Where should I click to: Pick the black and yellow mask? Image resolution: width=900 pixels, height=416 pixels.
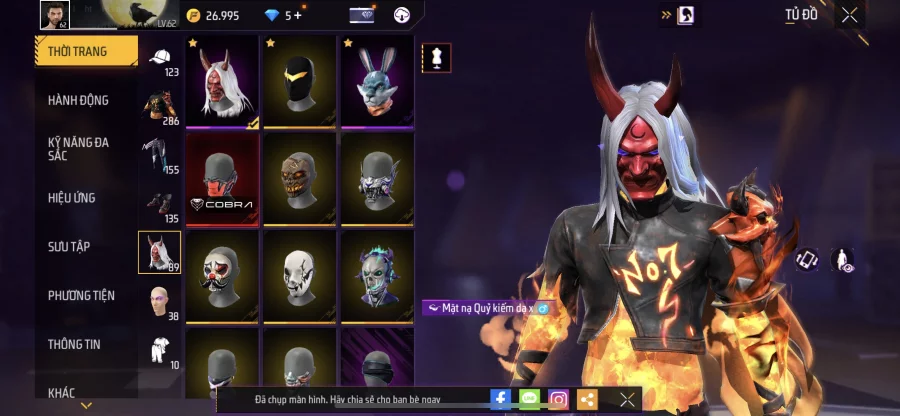coord(299,81)
